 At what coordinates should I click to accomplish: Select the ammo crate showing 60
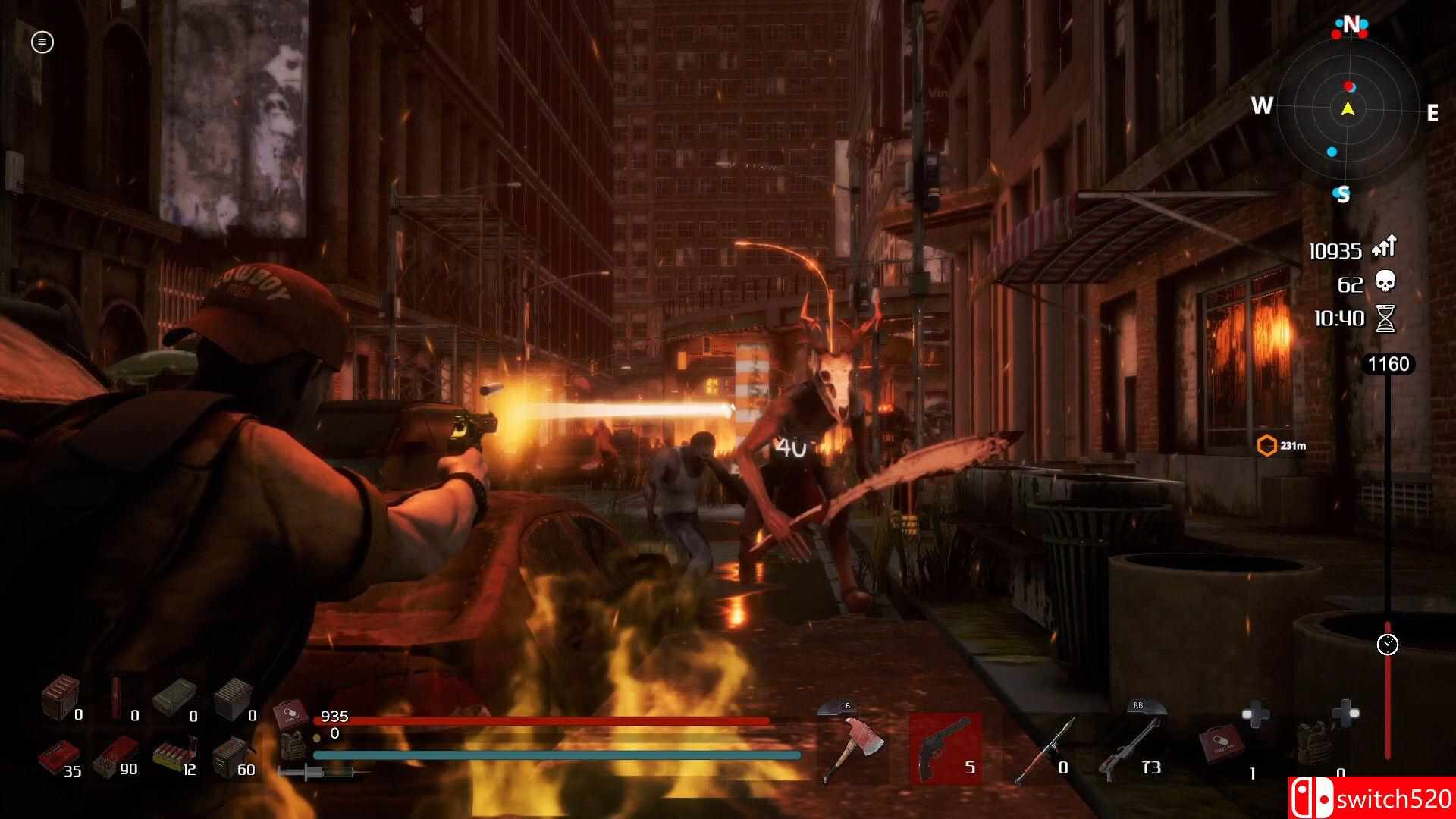coord(231,755)
